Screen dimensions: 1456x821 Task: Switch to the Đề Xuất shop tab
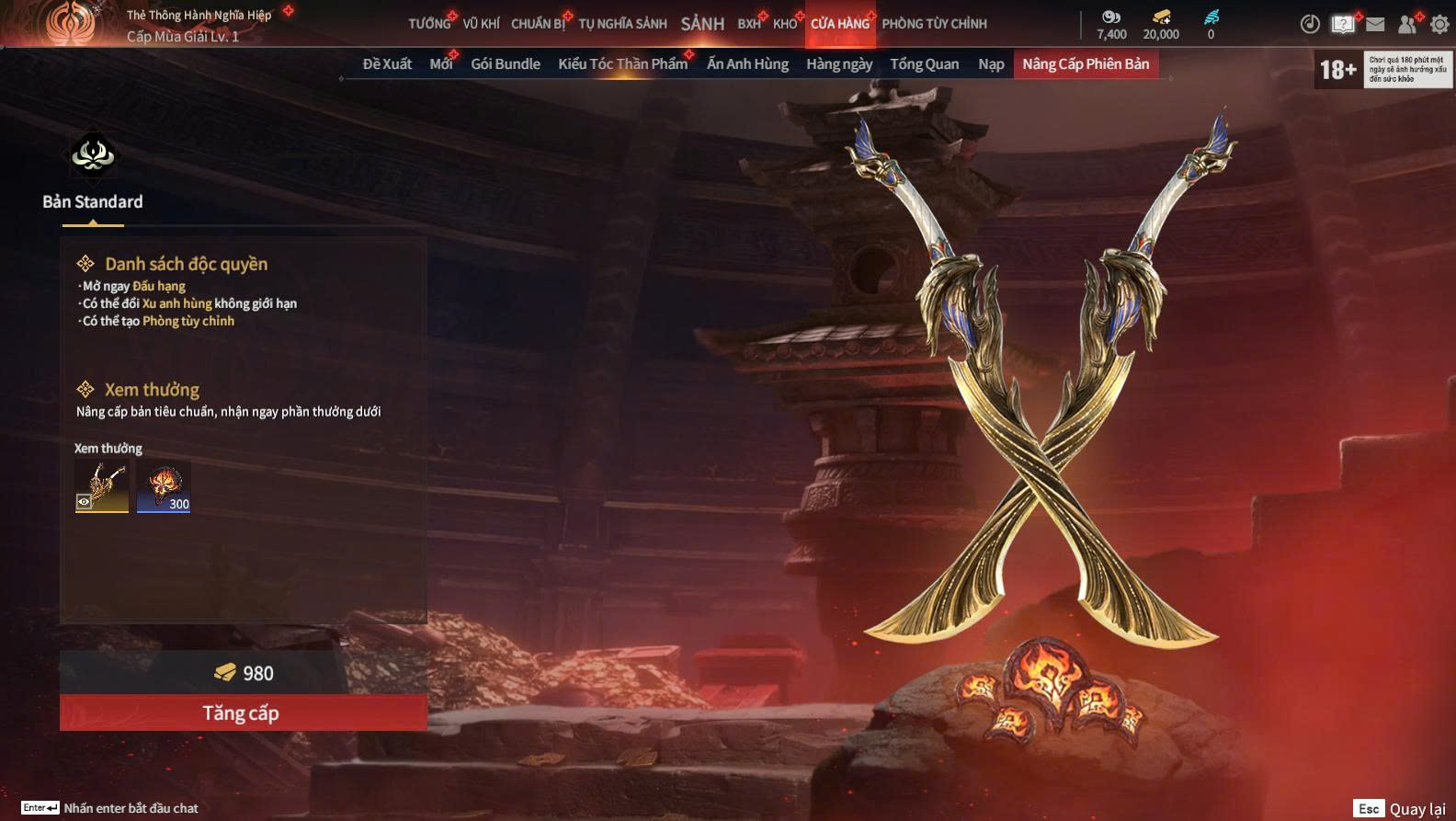point(387,64)
